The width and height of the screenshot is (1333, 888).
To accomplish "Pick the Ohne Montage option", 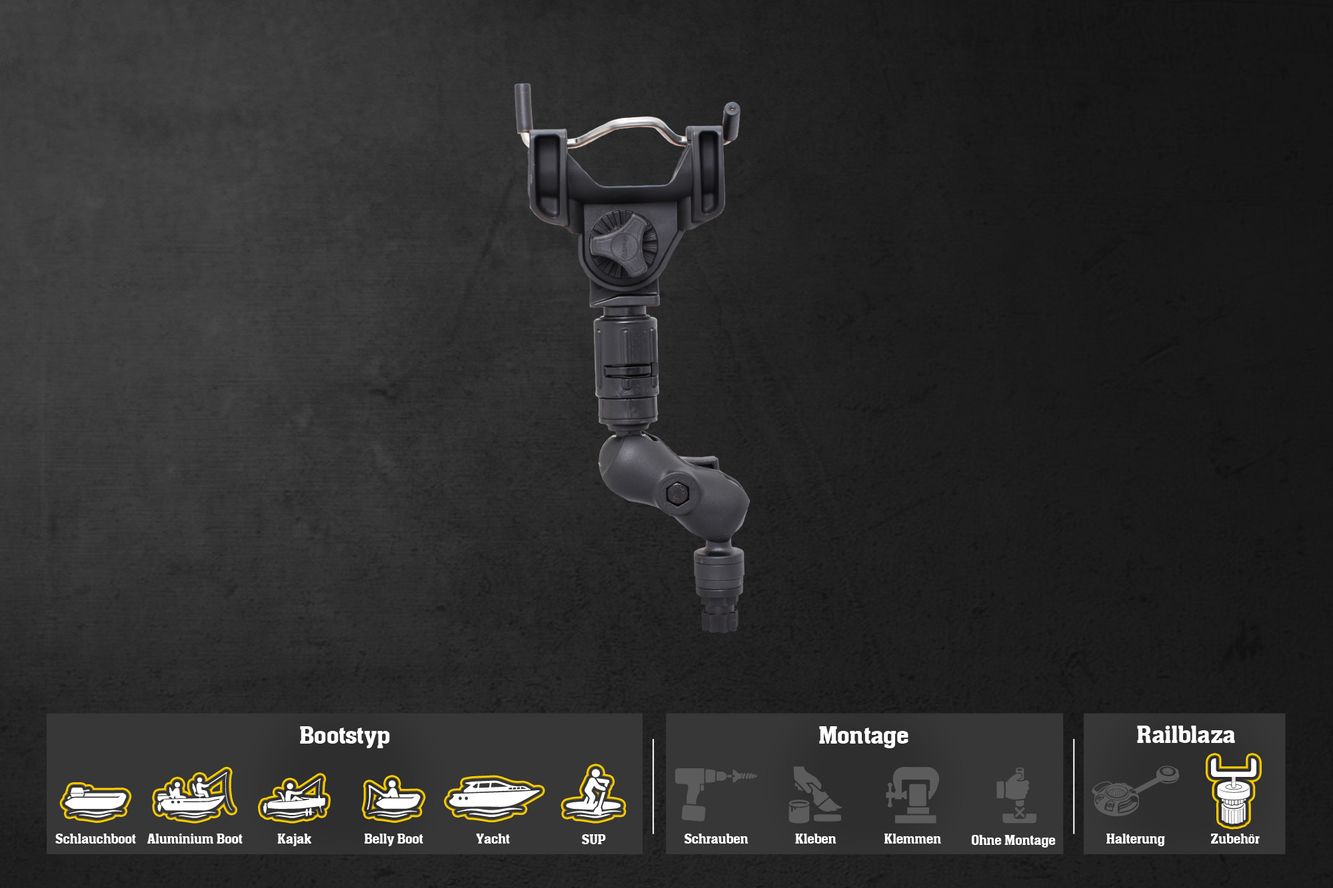I will [x=1013, y=795].
